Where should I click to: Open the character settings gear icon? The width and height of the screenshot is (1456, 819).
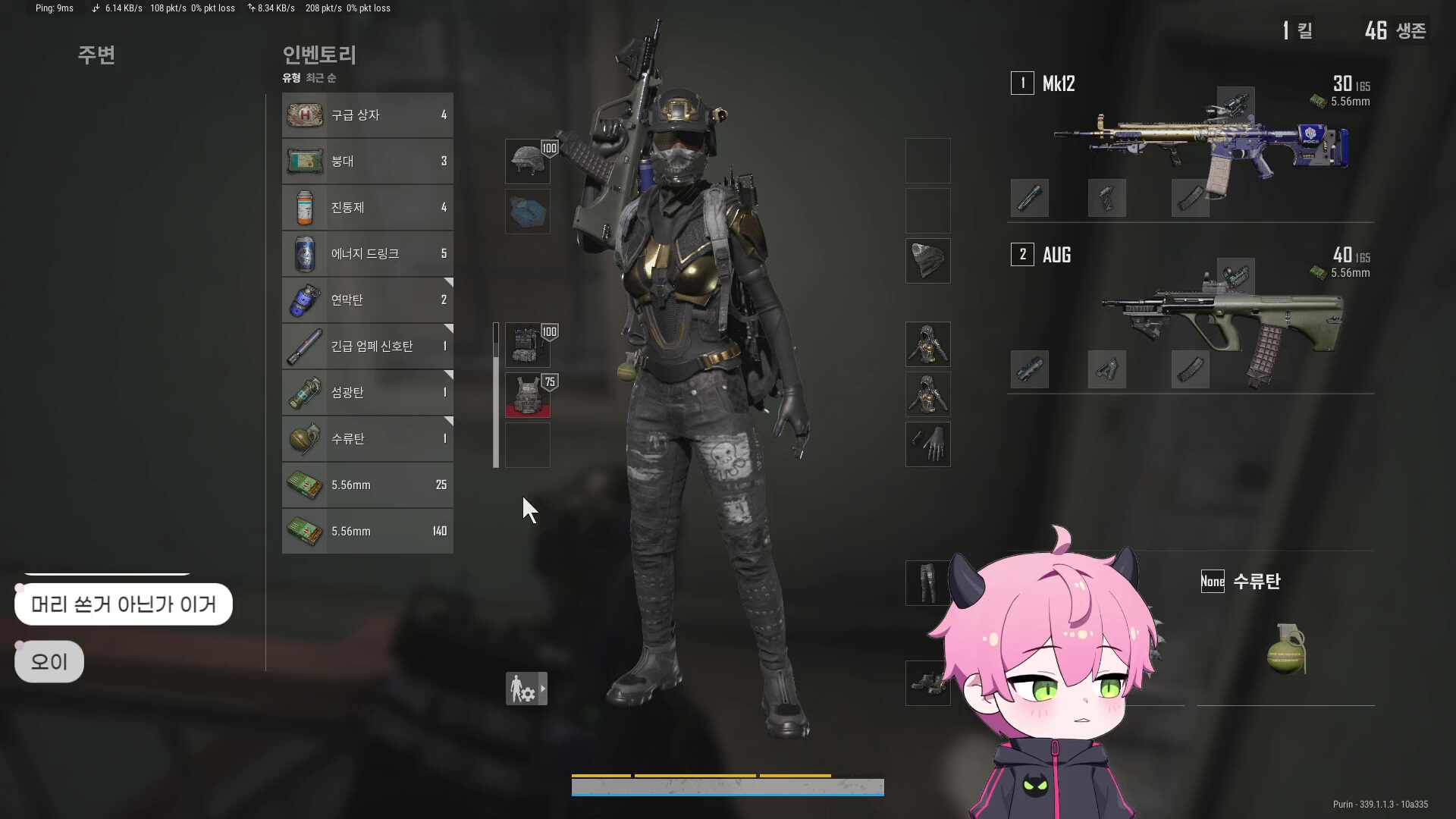[x=521, y=688]
